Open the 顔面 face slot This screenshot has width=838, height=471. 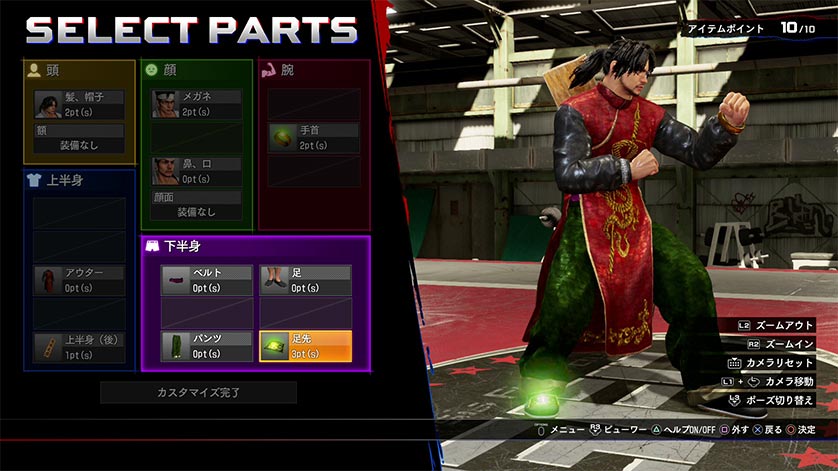click(197, 205)
